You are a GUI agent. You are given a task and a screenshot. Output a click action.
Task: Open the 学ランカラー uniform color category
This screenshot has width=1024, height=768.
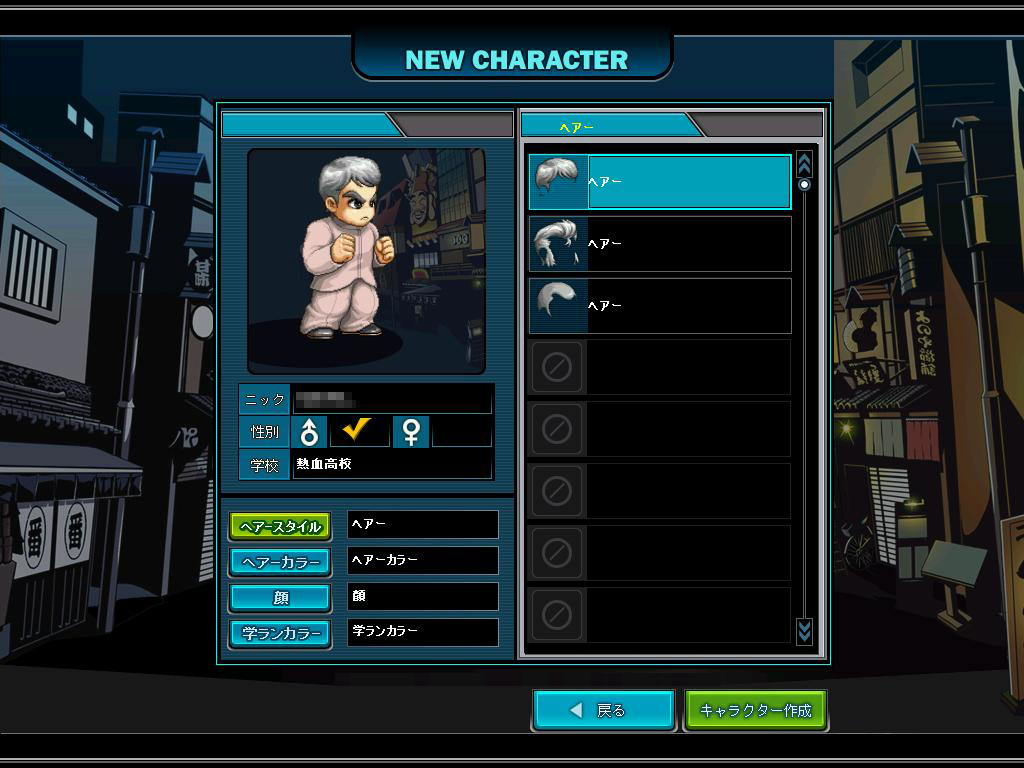280,633
